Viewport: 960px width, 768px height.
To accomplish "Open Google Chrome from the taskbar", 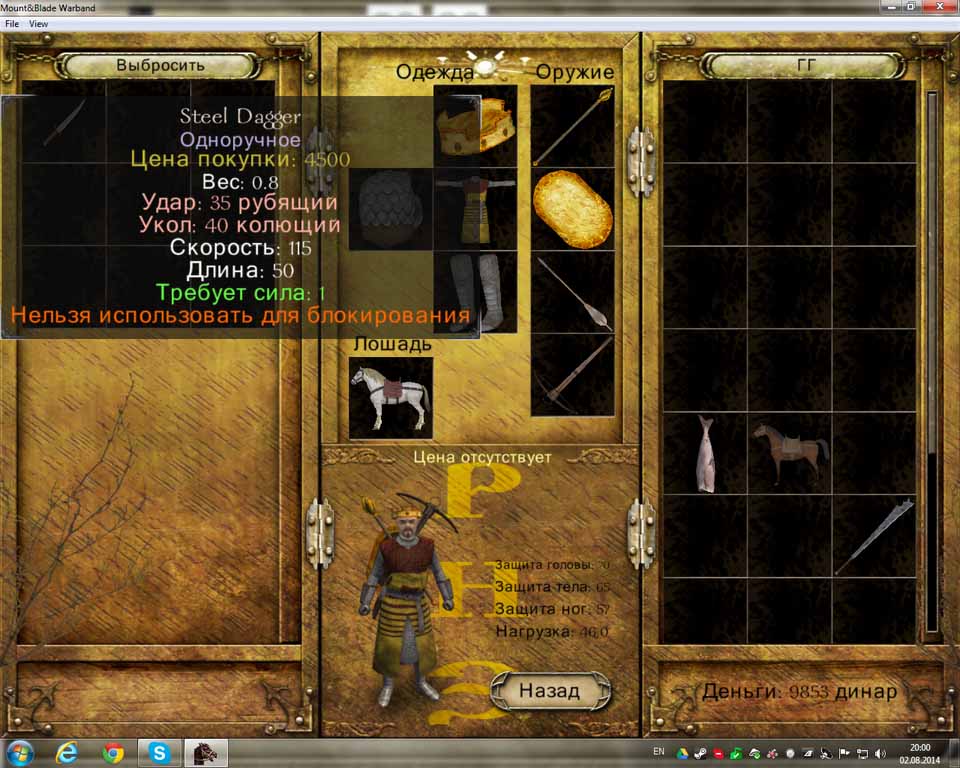I will 113,751.
